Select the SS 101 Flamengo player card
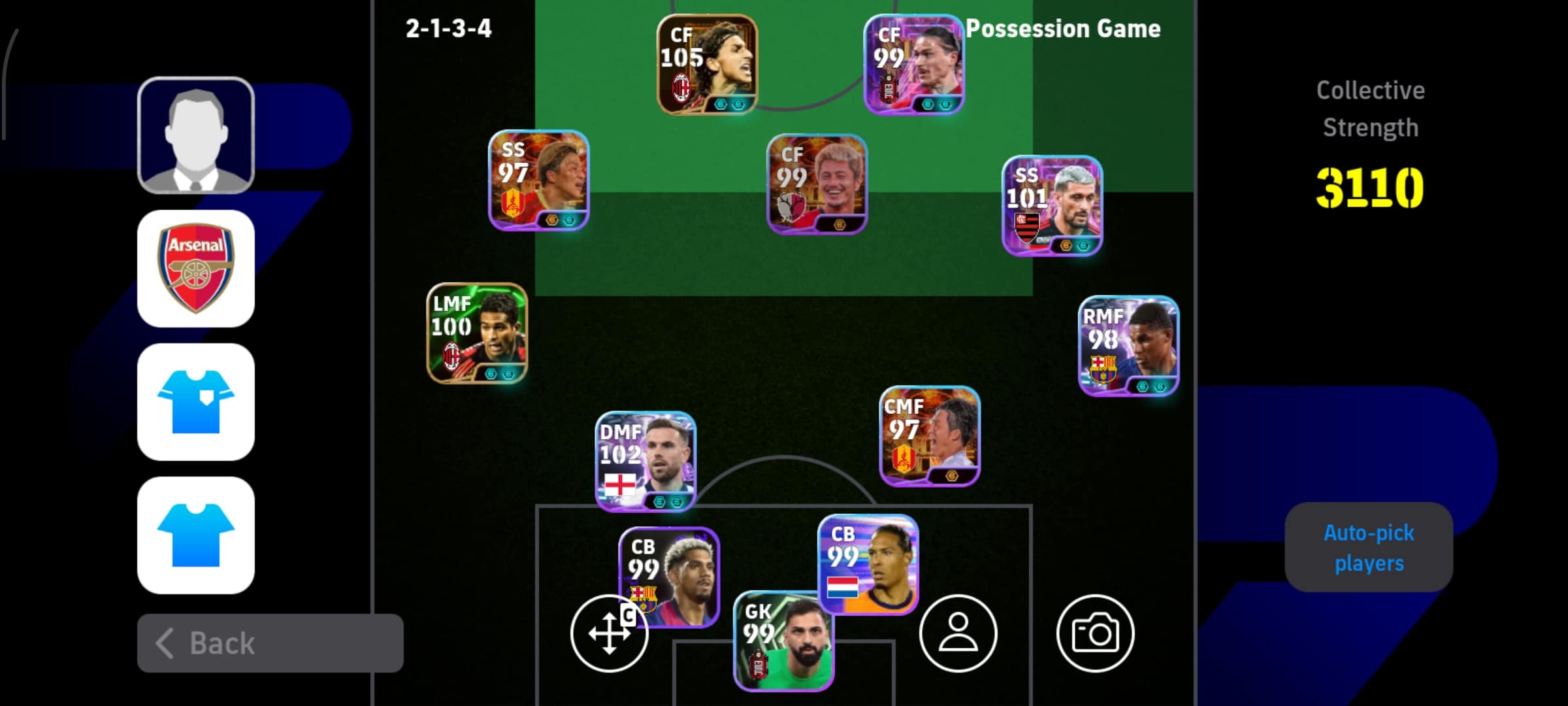Image resolution: width=1568 pixels, height=706 pixels. 1052,205
